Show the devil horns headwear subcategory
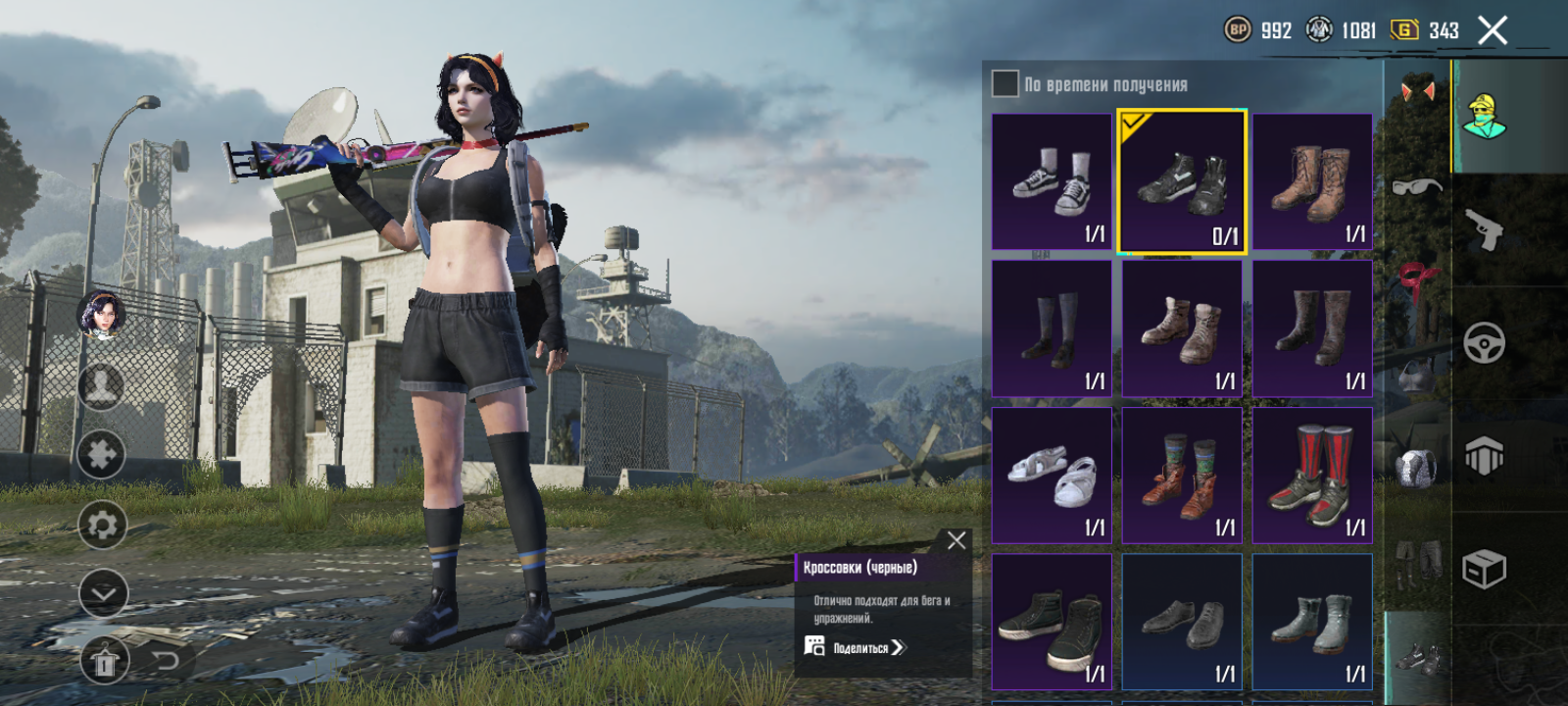Image resolution: width=1568 pixels, height=706 pixels. click(x=1417, y=91)
